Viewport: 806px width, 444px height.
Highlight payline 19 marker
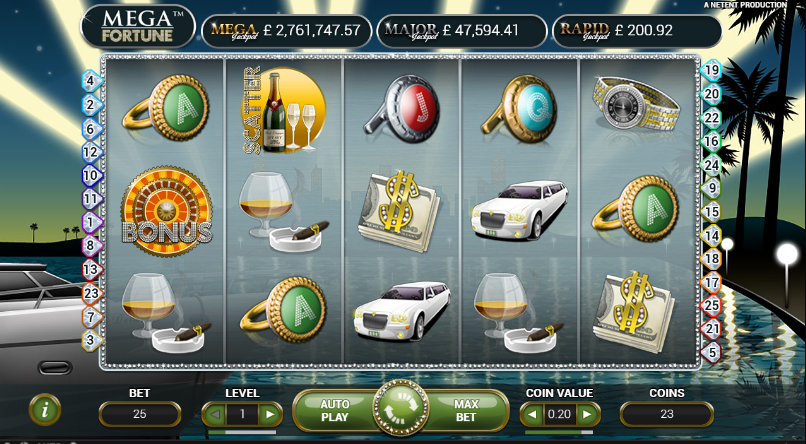[x=712, y=70]
